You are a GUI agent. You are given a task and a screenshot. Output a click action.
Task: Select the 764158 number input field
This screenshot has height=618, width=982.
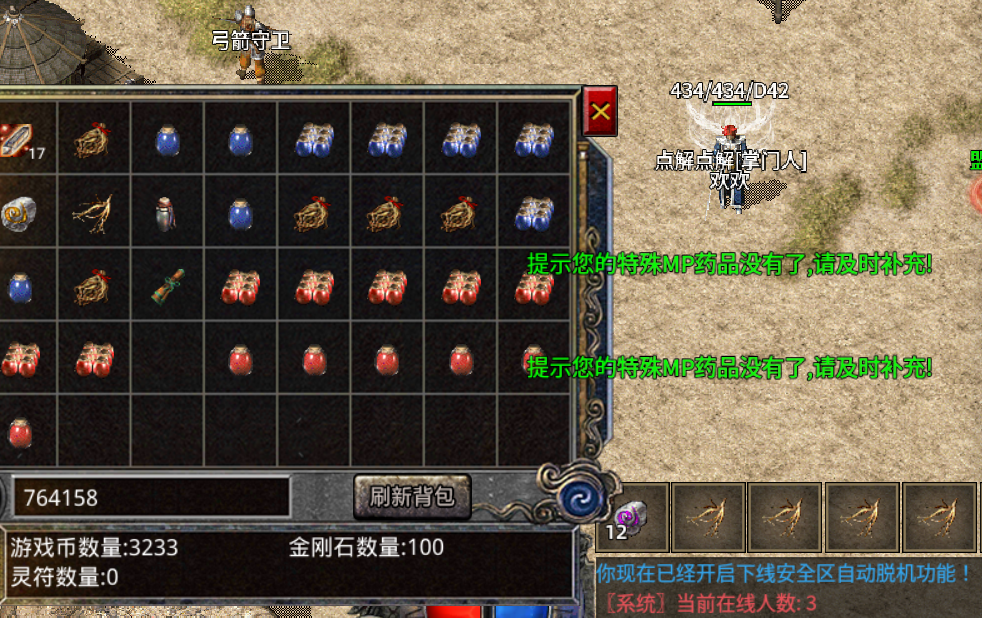pyautogui.click(x=150, y=497)
